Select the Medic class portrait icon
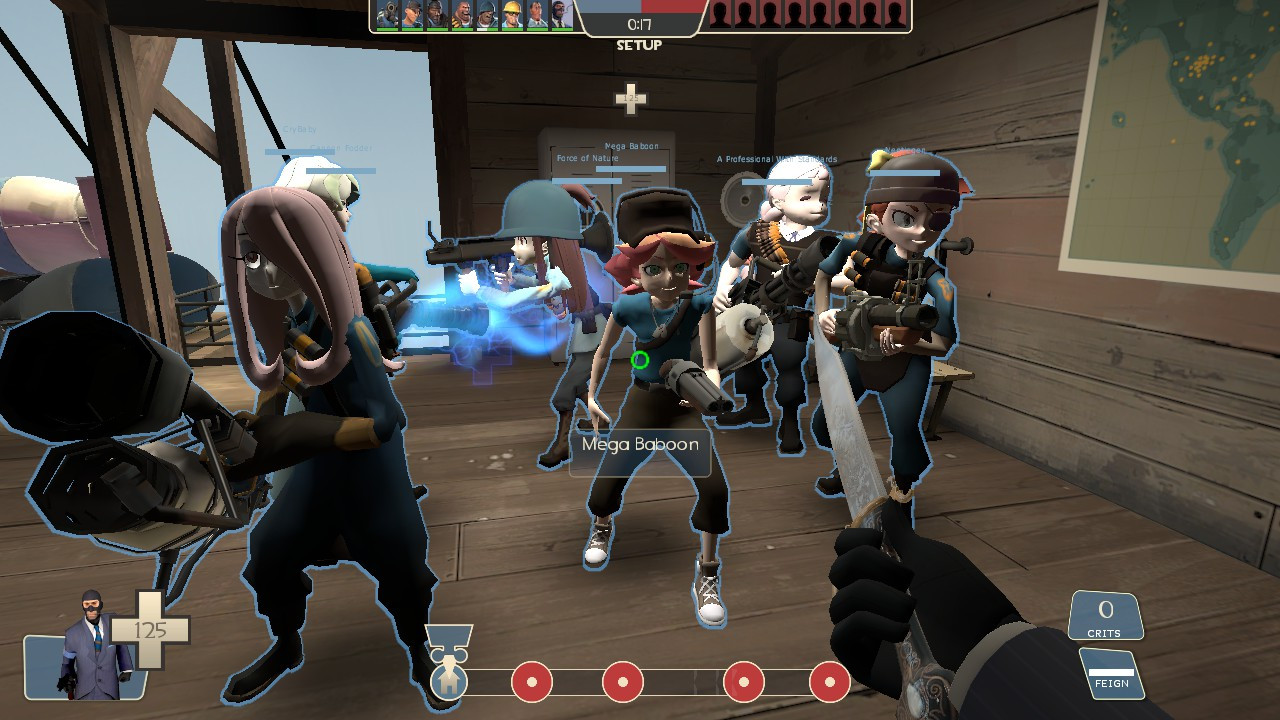The image size is (1280, 720). click(539, 13)
